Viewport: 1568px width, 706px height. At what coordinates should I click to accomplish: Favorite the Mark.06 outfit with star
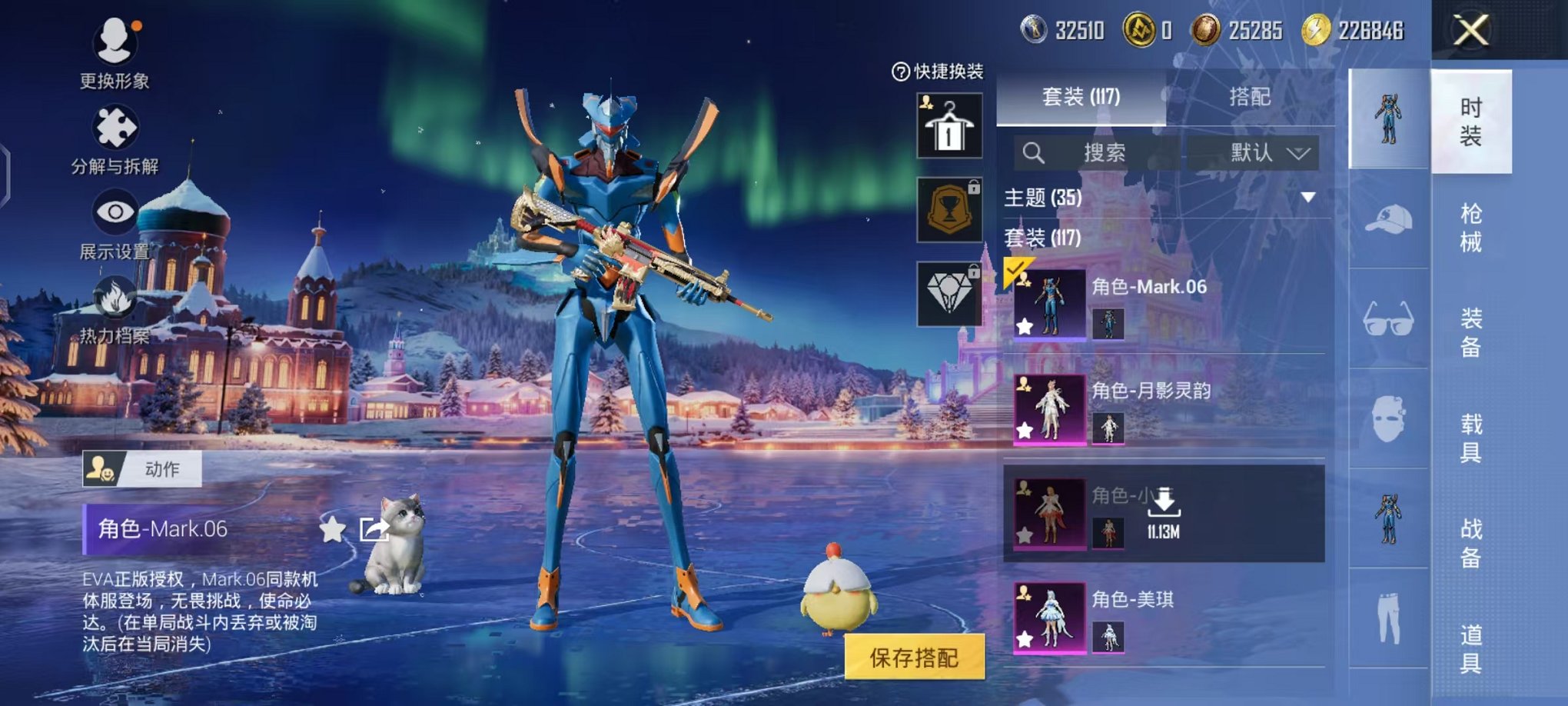click(332, 529)
